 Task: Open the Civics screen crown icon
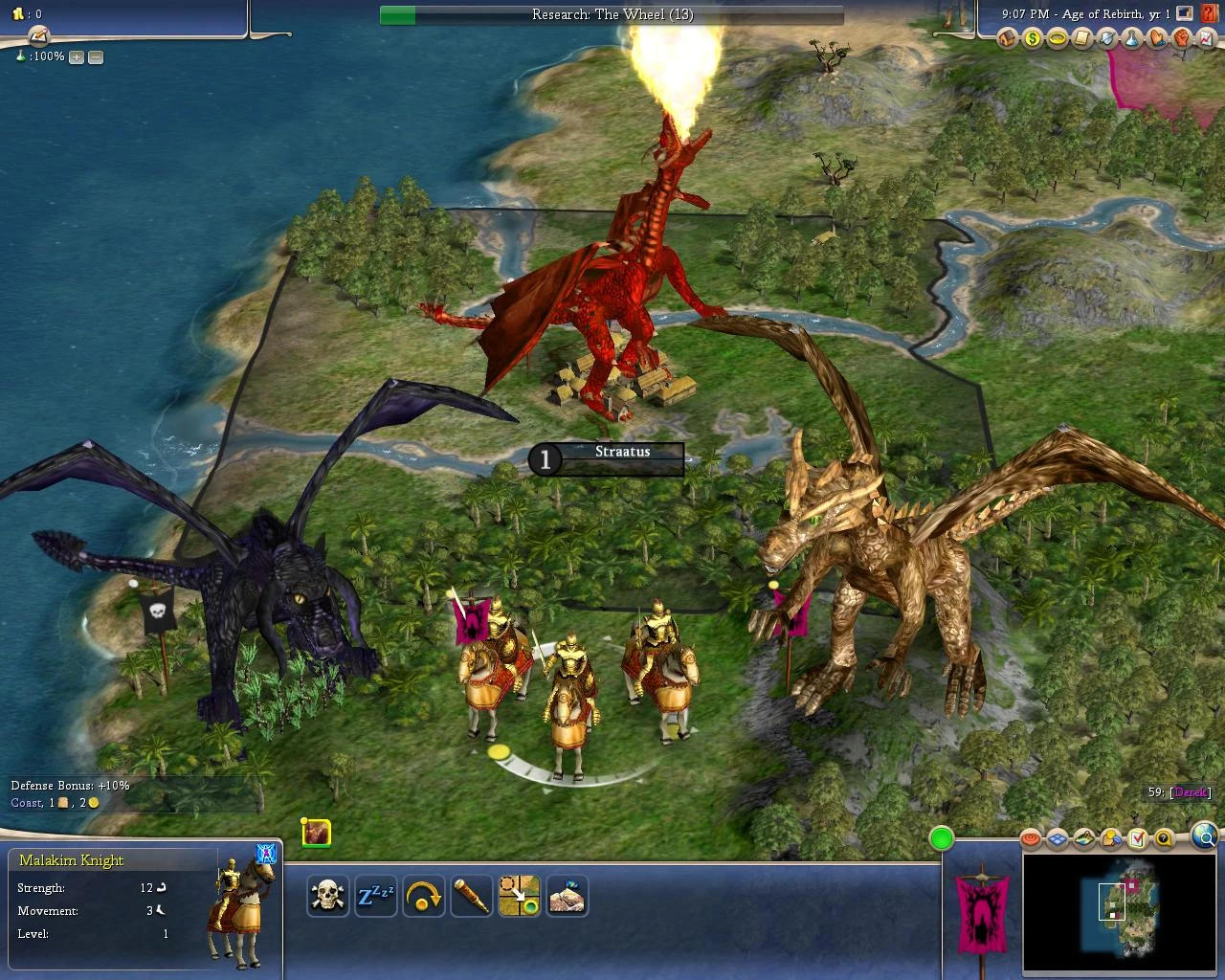(1057, 38)
